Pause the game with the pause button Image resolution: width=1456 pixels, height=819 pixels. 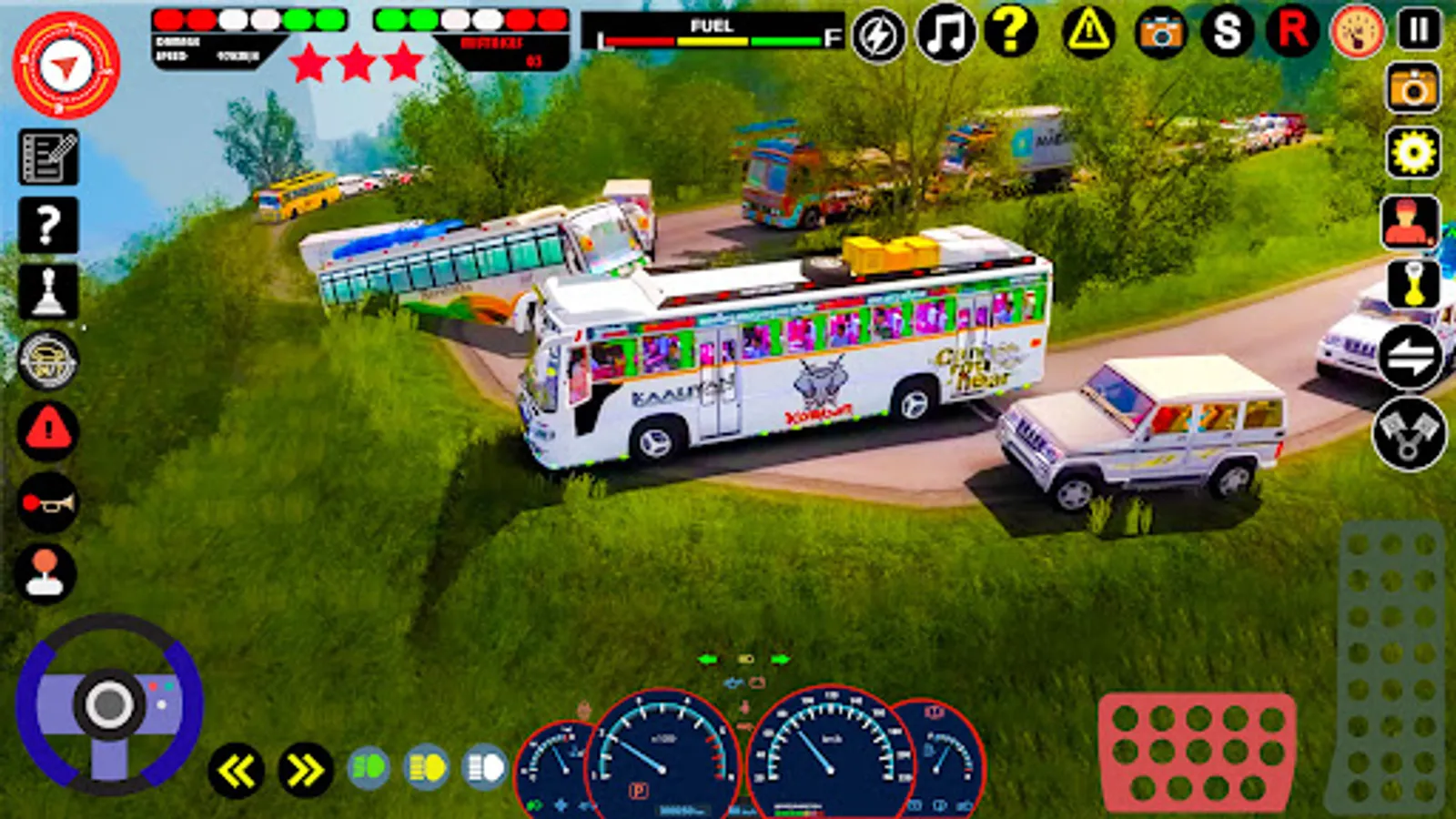point(1419,31)
